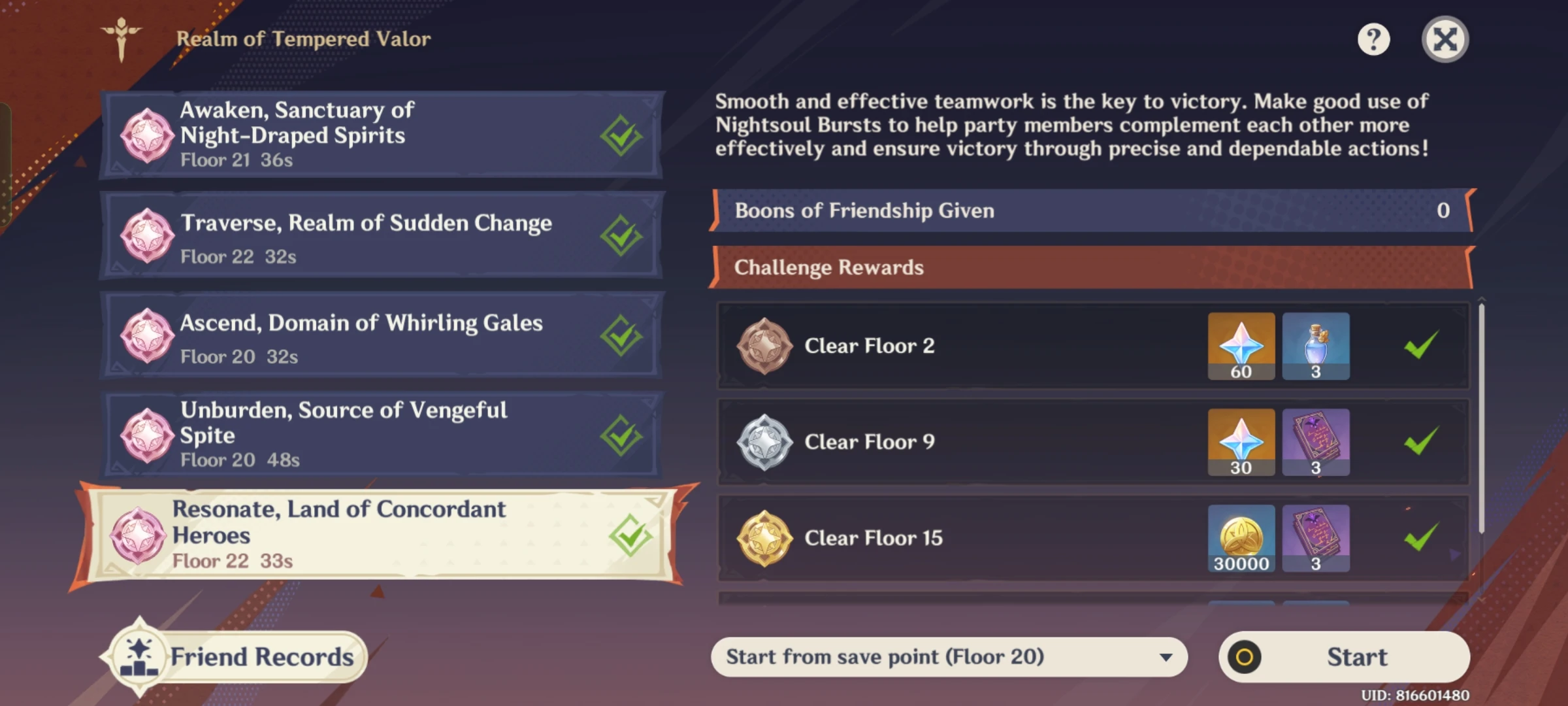
Task: Select the Primogem reward icon showing 60
Action: pyautogui.click(x=1241, y=345)
